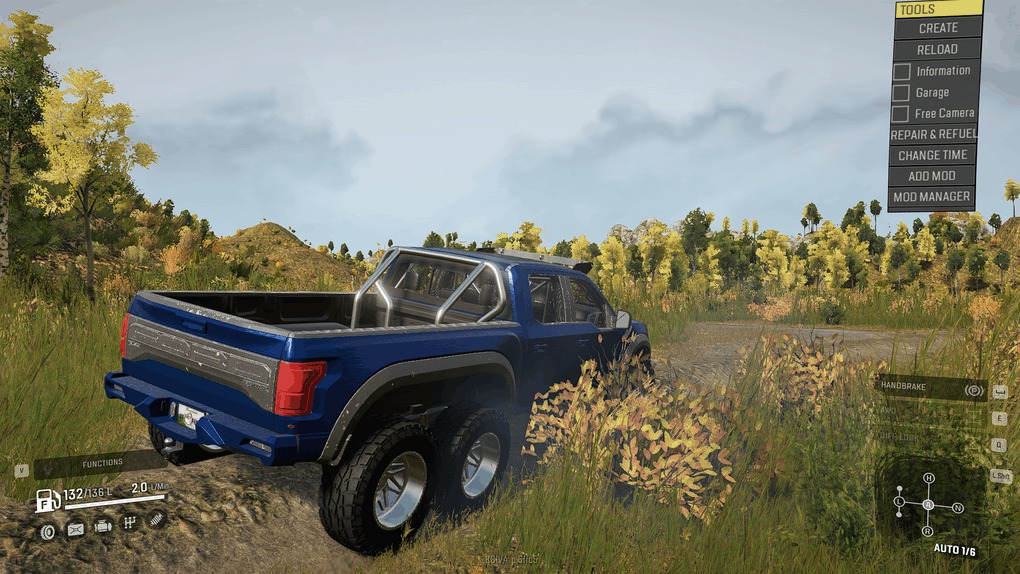
Task: Collapse the yellow TOOLS header
Action: [x=938, y=9]
